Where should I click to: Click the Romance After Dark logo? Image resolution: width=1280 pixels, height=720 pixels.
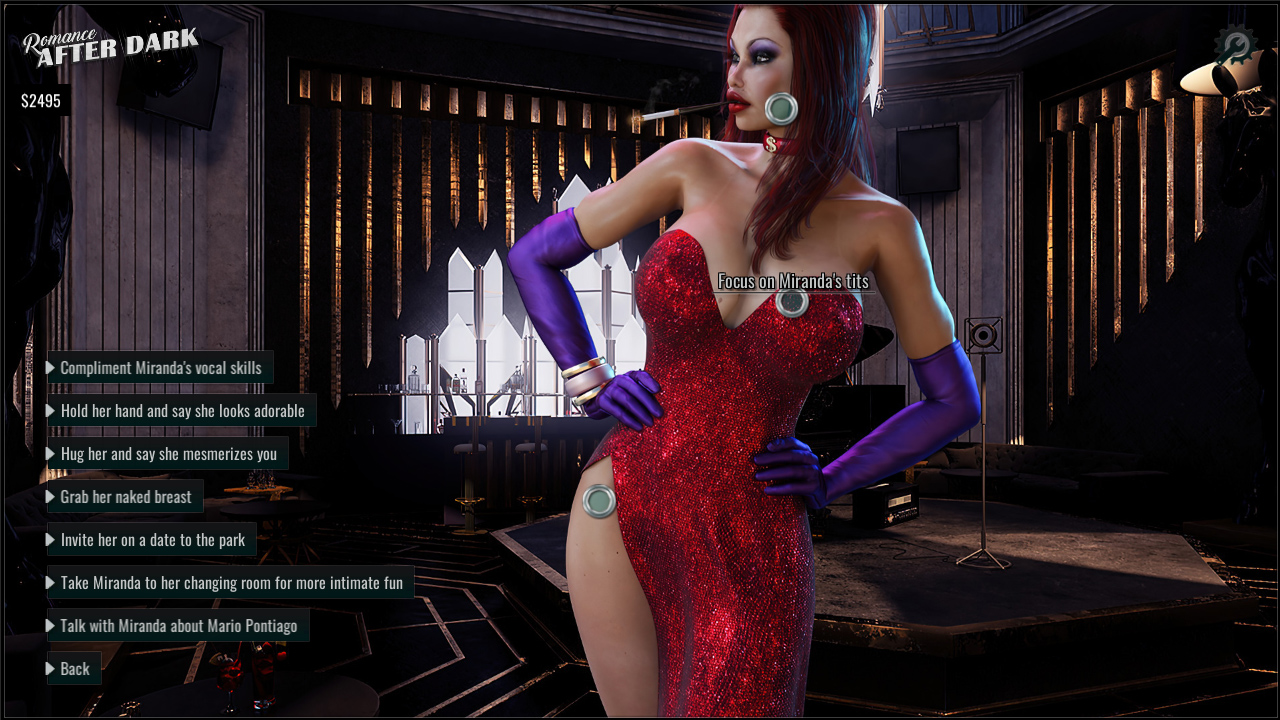tap(110, 47)
